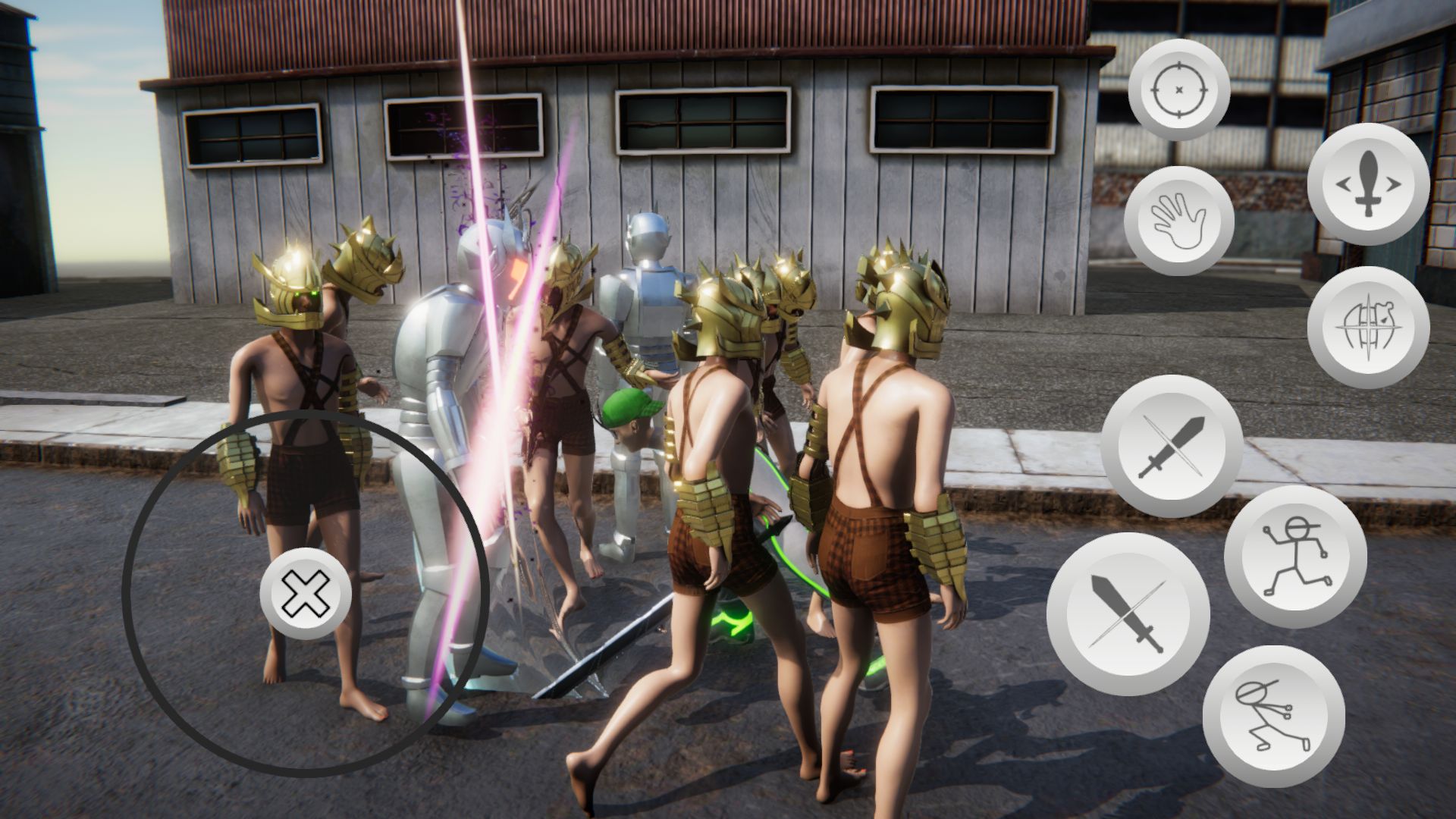This screenshot has height=819, width=1456.
Task: Use the crouching stickman action button
Action: (1273, 716)
